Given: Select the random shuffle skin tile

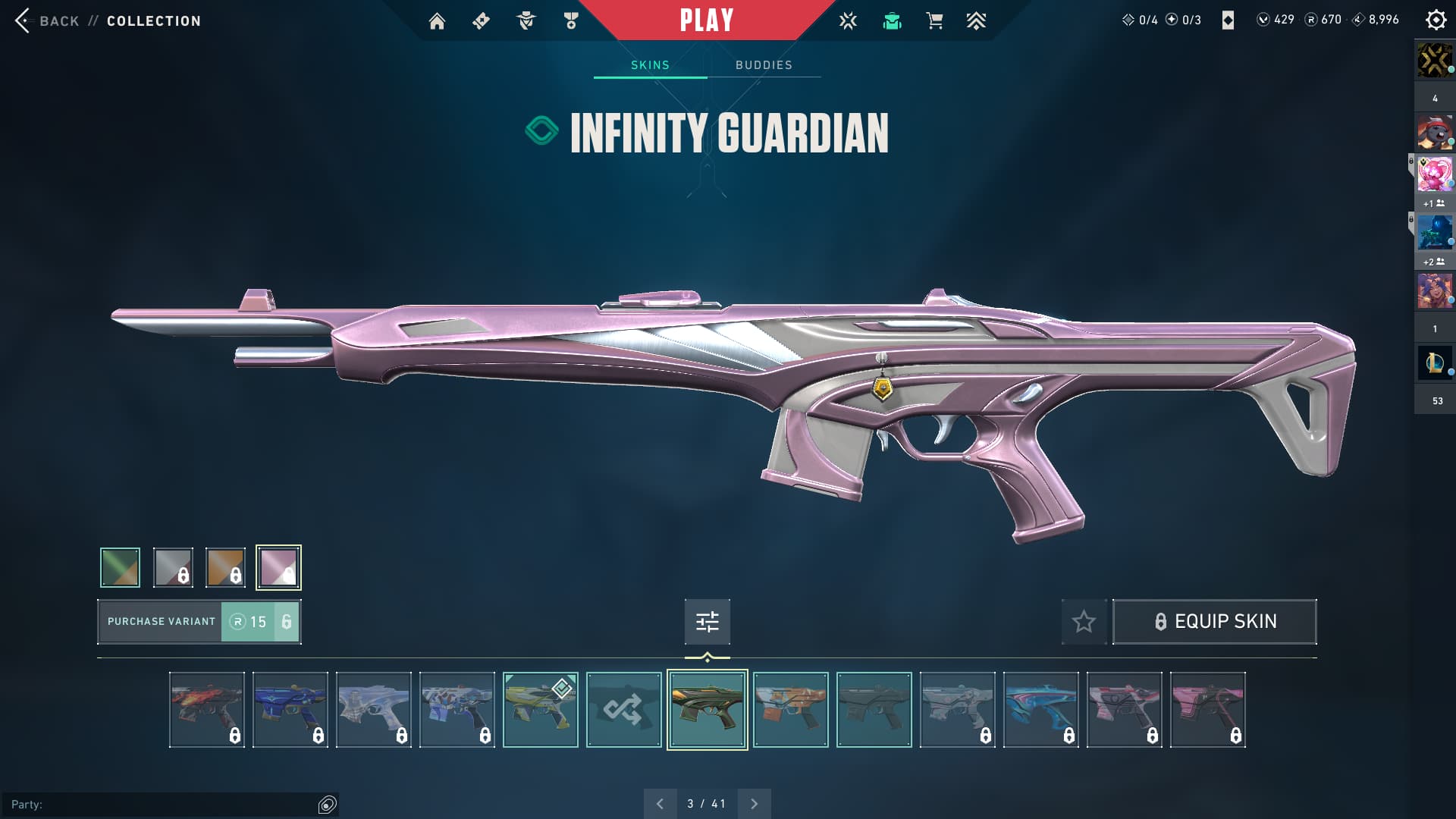Looking at the screenshot, I should (623, 710).
